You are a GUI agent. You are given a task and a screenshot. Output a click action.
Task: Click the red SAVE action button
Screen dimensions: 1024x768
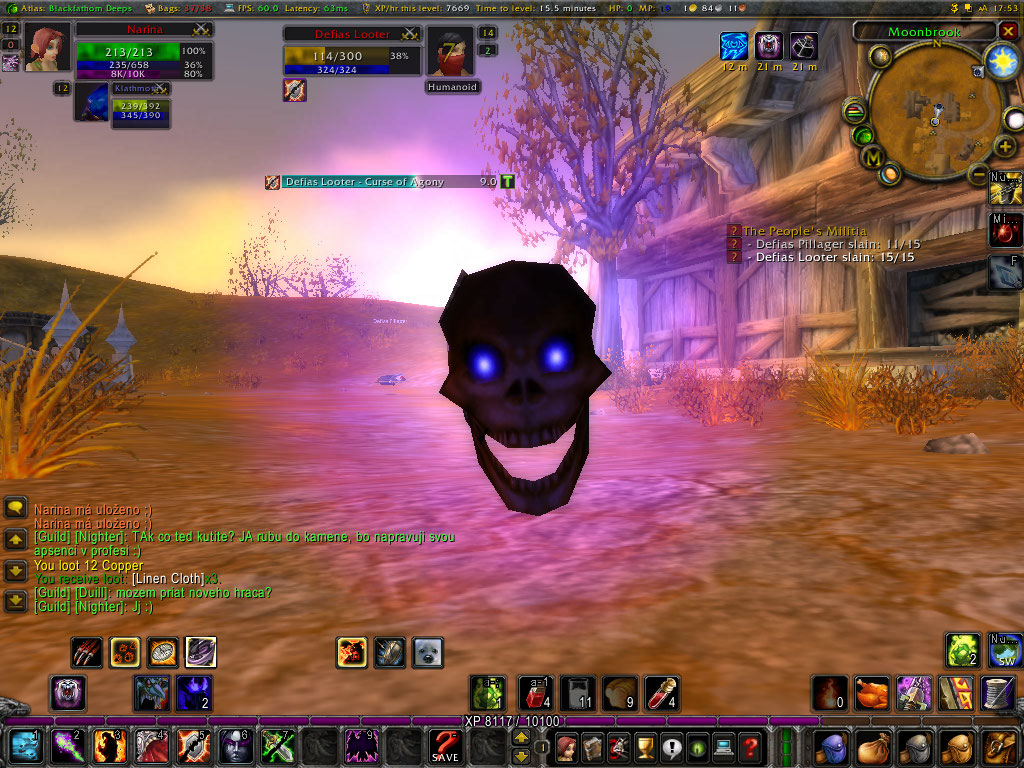tap(445, 746)
